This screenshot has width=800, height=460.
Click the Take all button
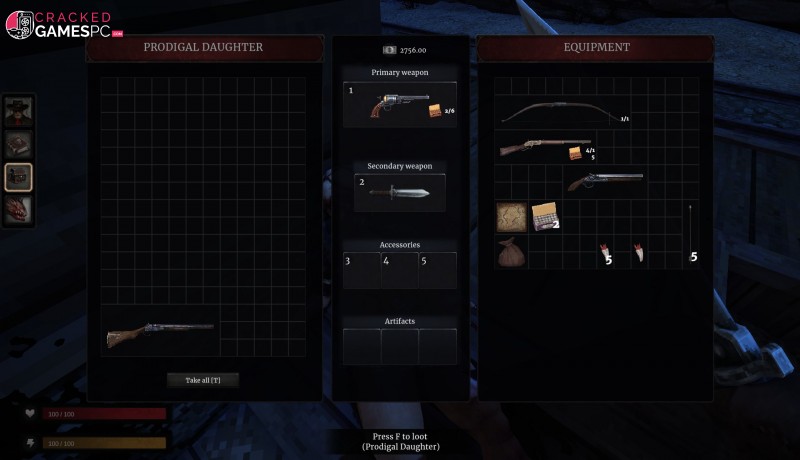(203, 380)
